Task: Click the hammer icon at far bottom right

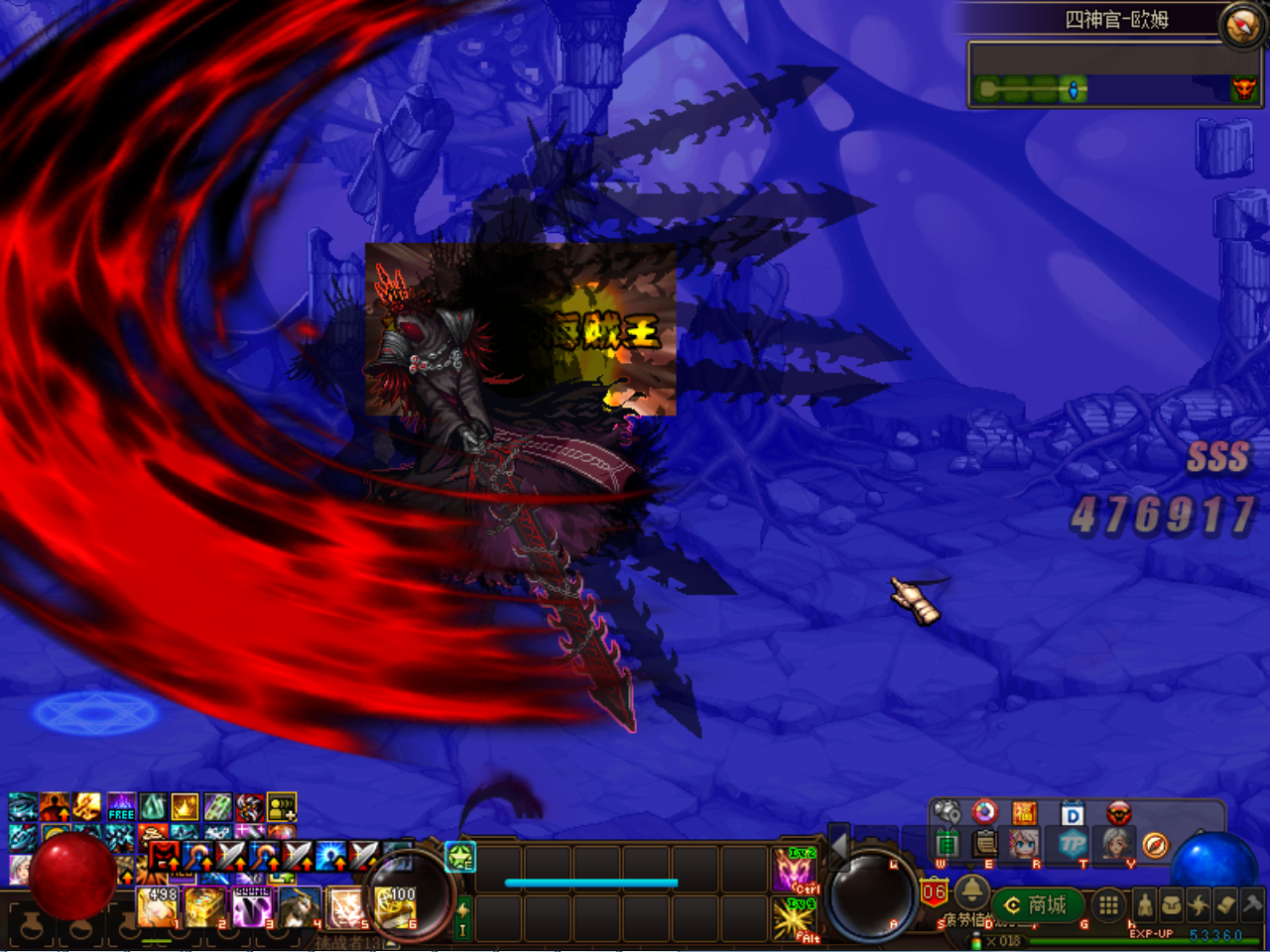Action: pos(1251,904)
